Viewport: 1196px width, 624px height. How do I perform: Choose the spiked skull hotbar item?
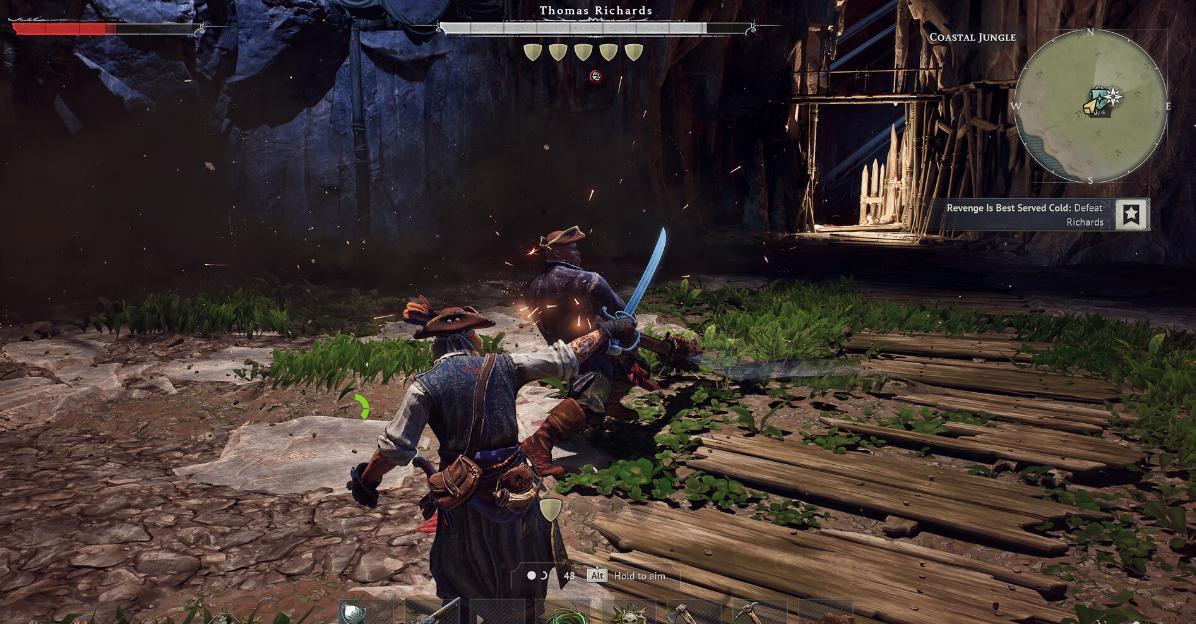631,613
